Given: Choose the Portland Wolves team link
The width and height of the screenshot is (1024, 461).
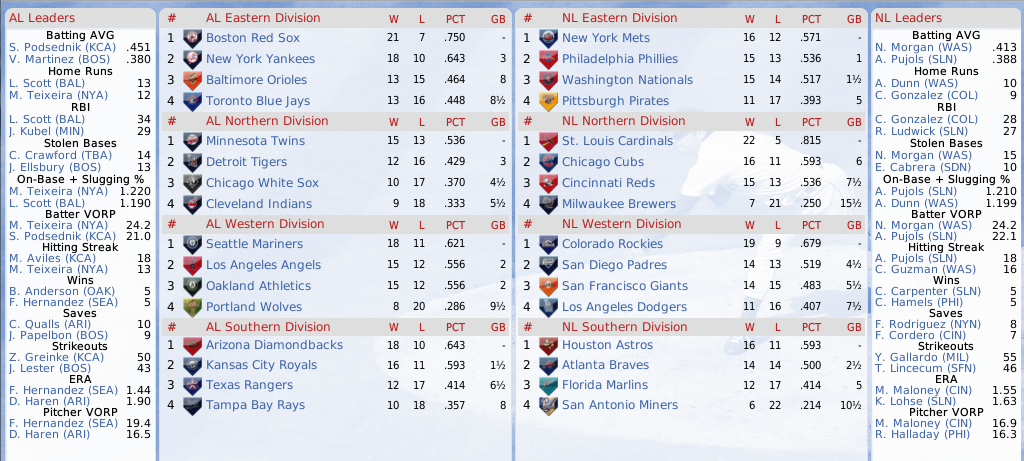Looking at the screenshot, I should pos(253,307).
